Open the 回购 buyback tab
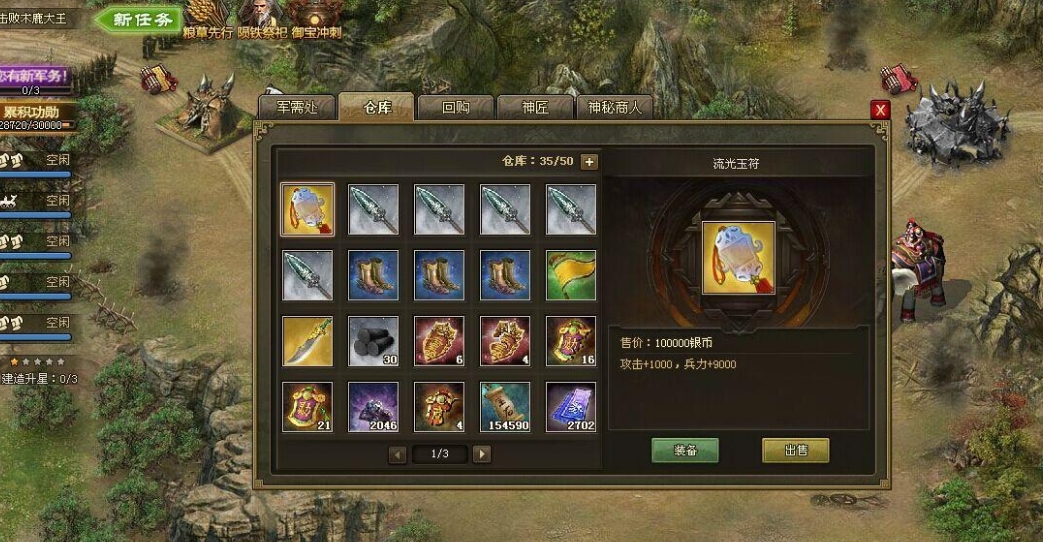This screenshot has width=1043, height=542. pos(456,107)
